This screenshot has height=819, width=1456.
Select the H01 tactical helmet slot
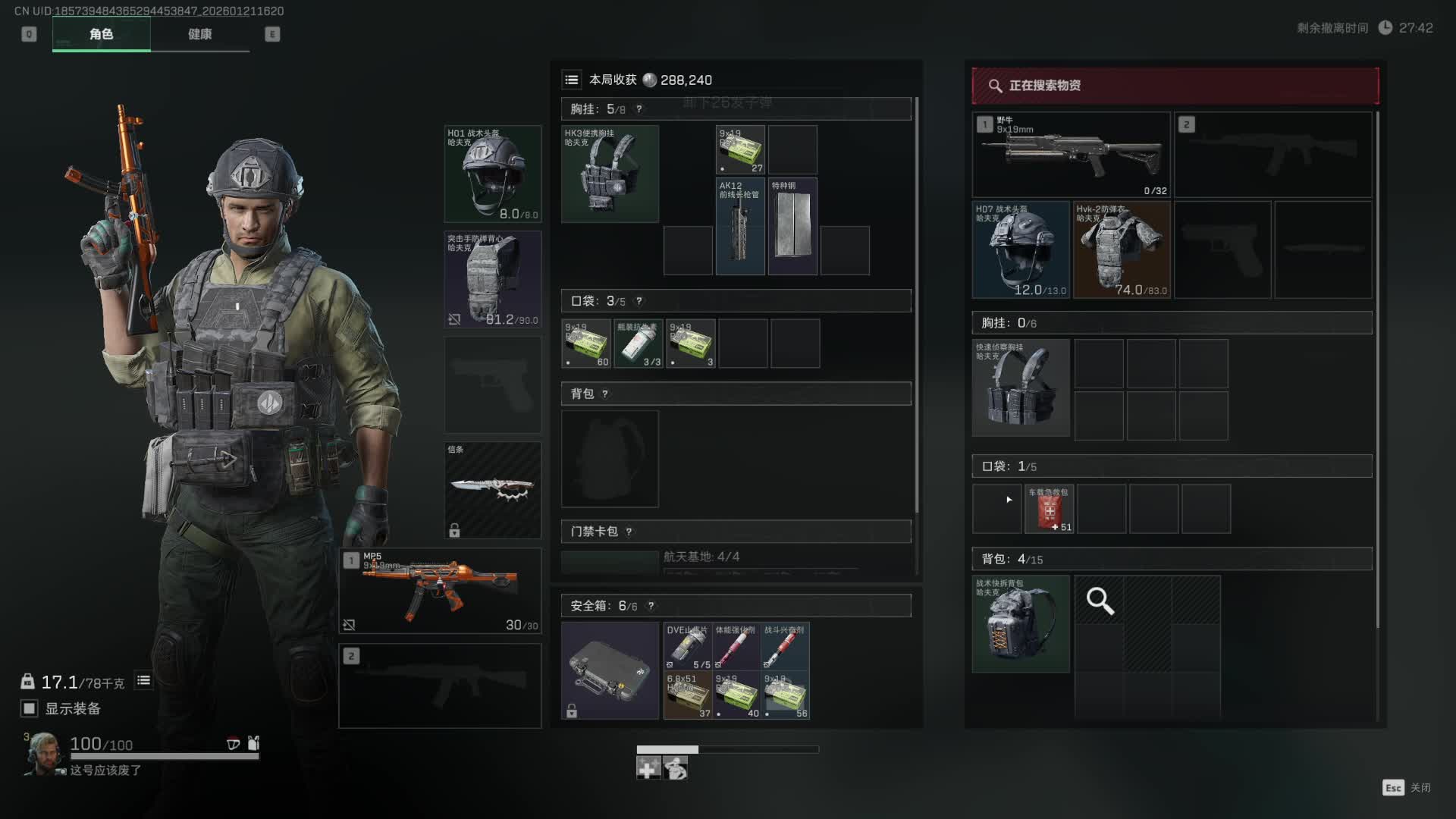493,174
